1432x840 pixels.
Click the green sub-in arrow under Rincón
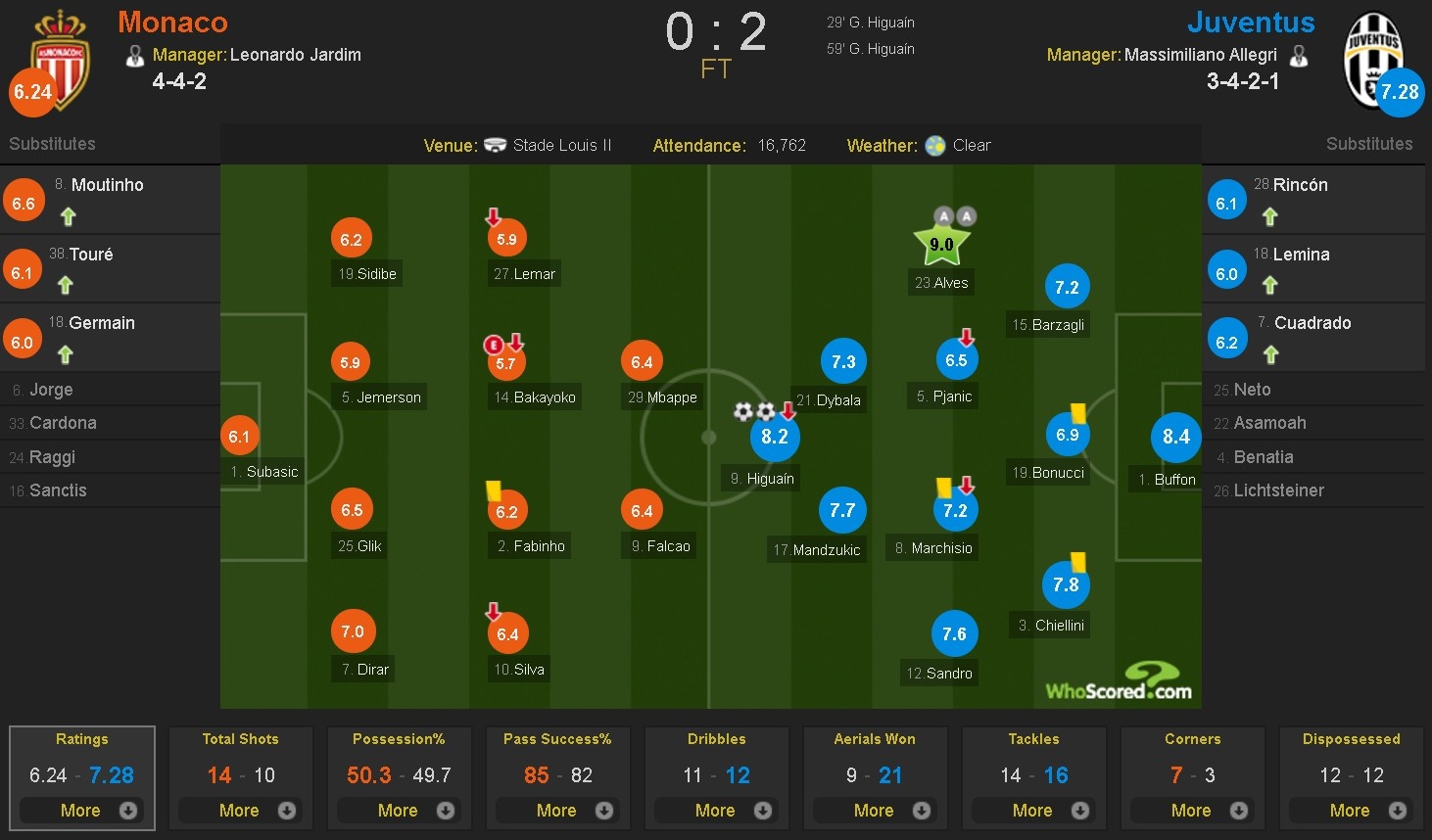click(1270, 217)
